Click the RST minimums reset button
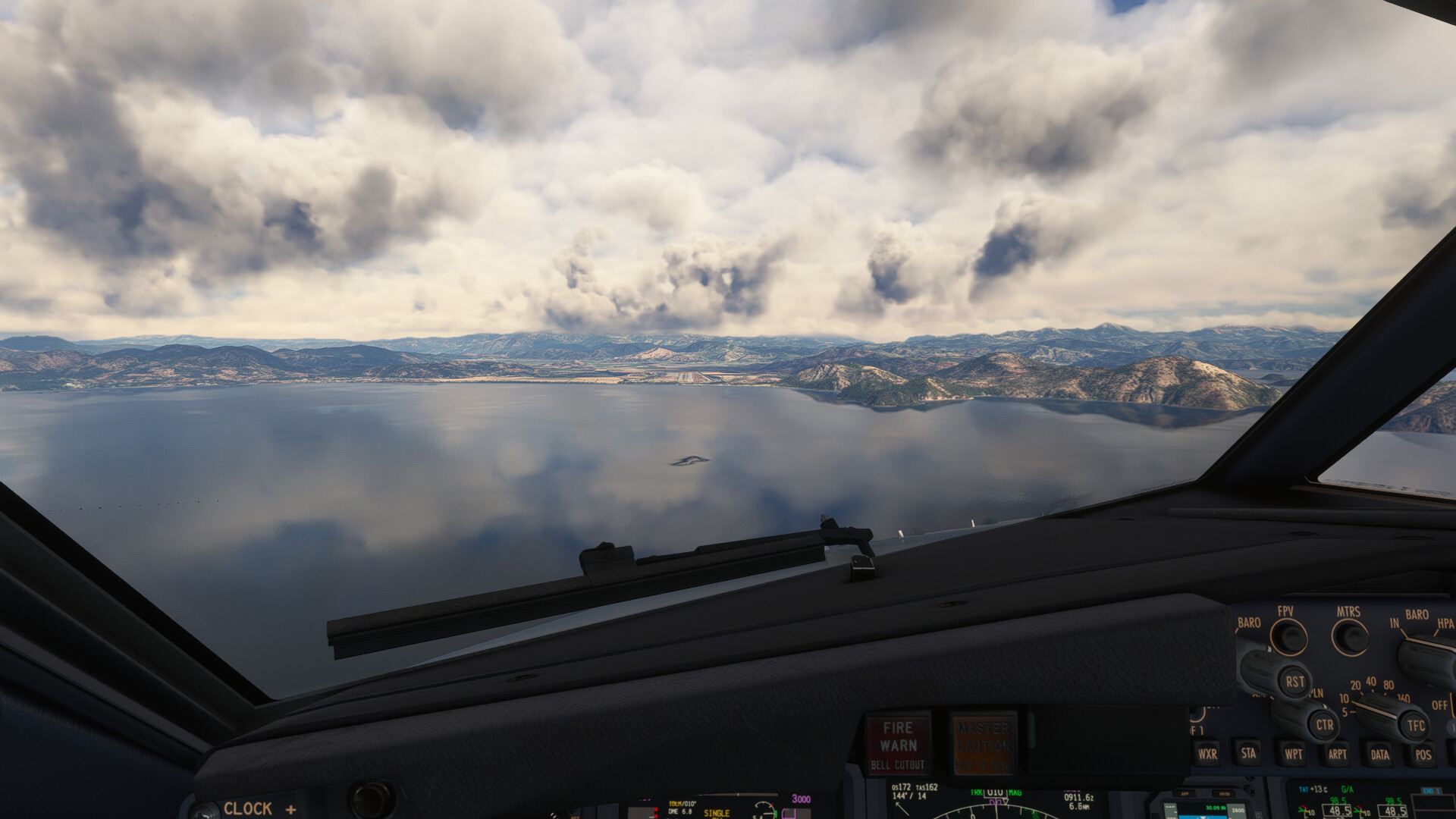 [1294, 681]
